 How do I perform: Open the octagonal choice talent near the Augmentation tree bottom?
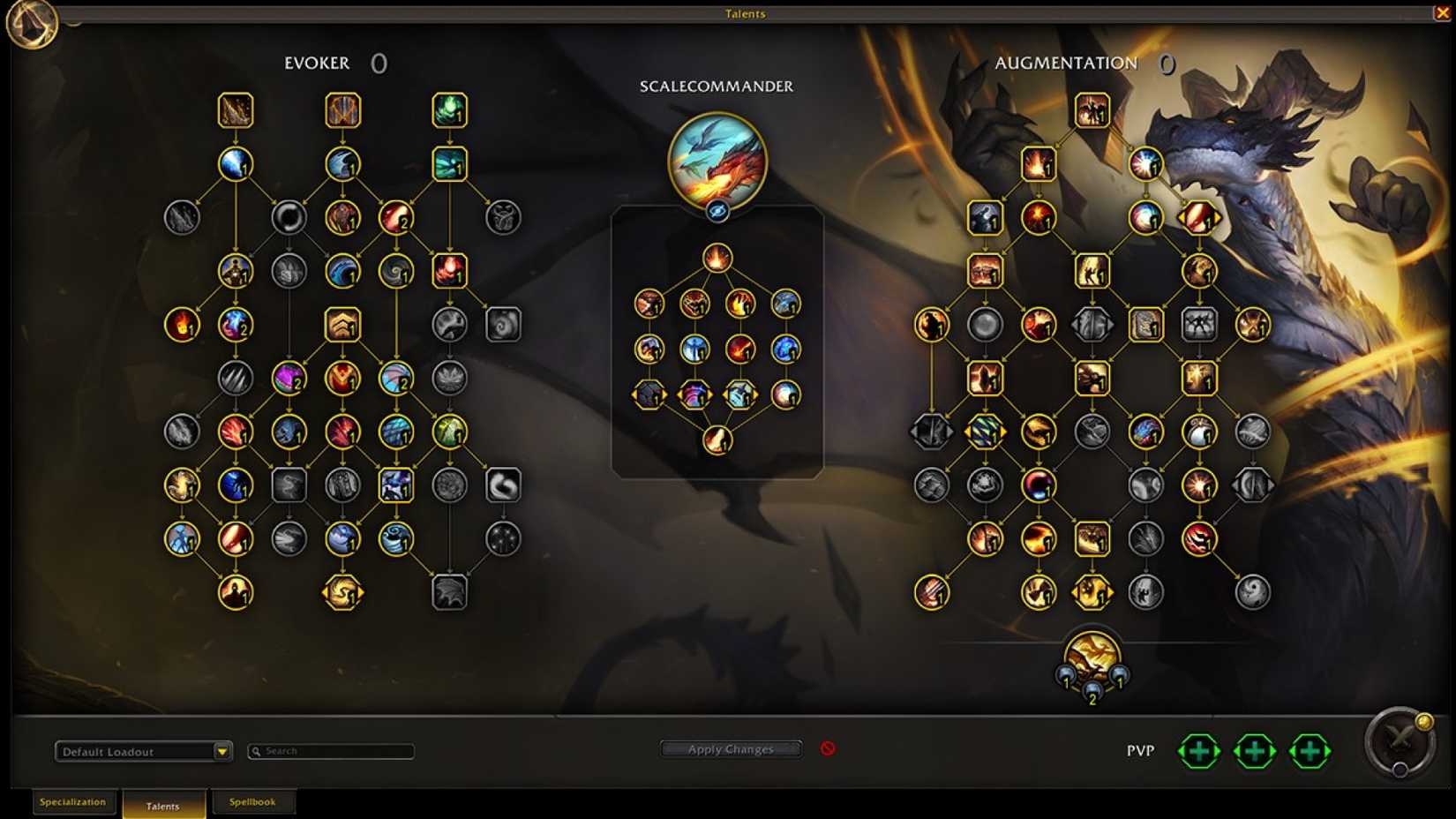1092,593
